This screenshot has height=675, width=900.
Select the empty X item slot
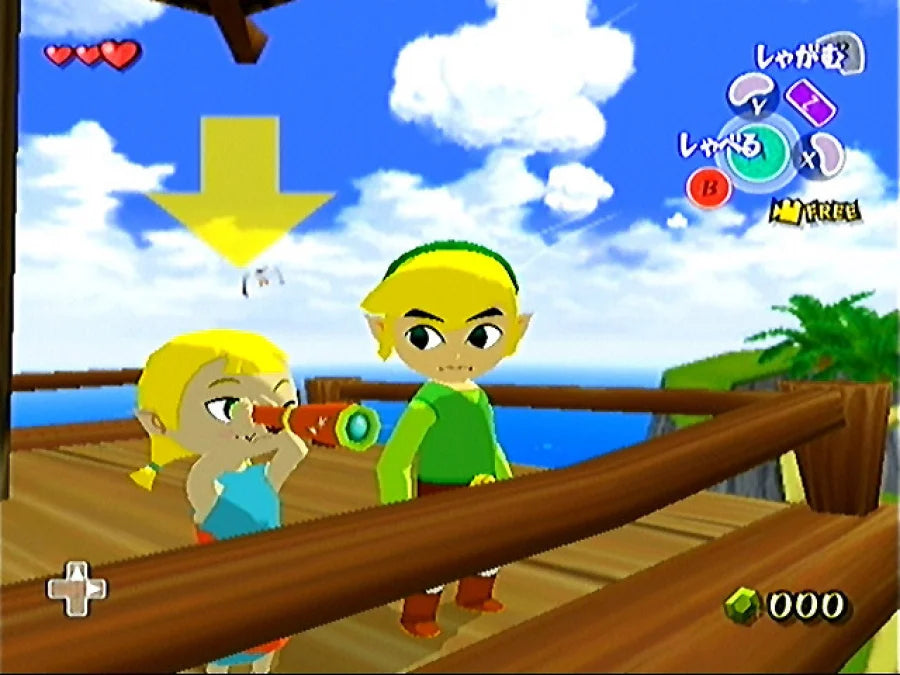tap(824, 155)
